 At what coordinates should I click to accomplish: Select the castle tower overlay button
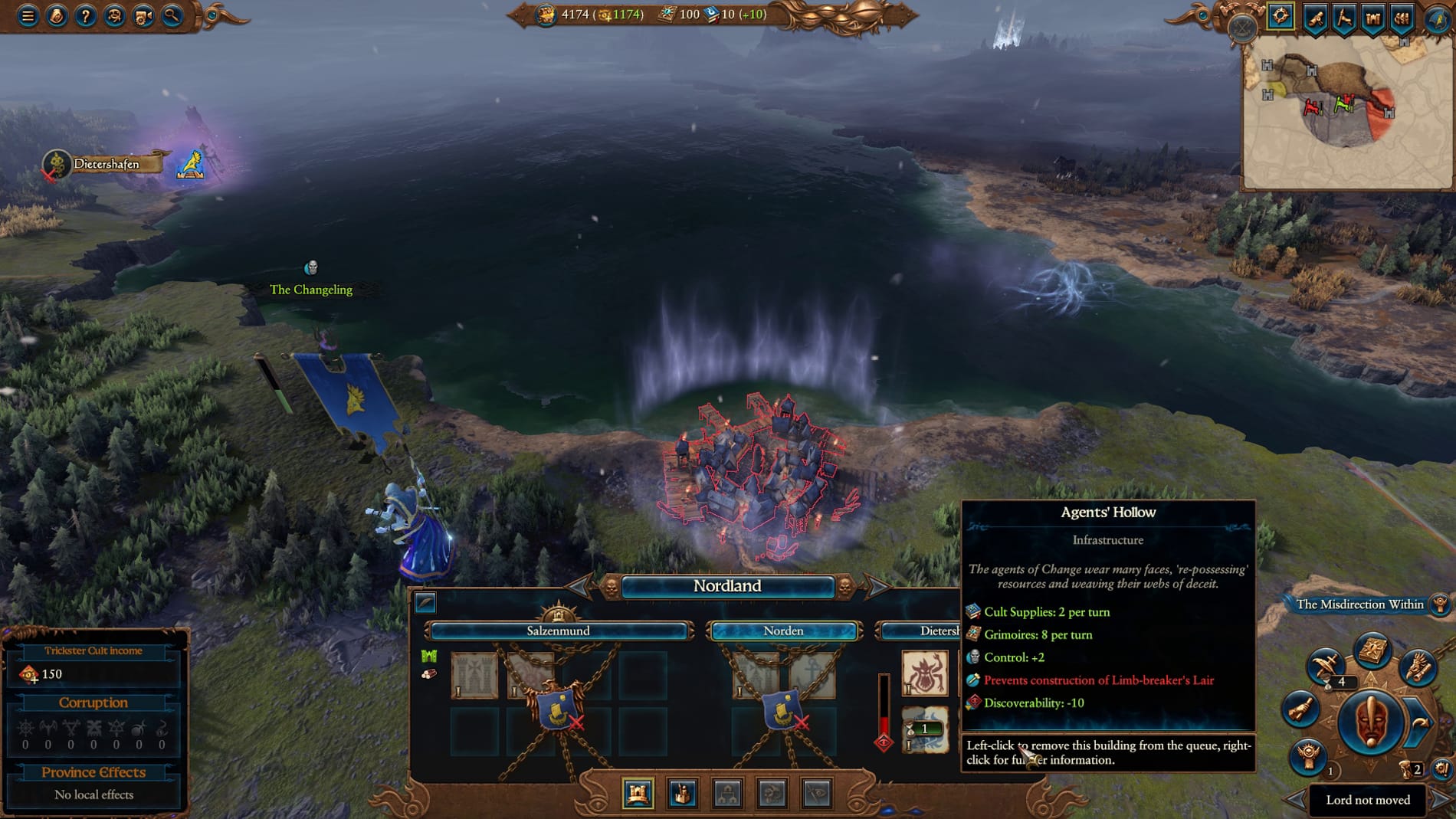(x=1372, y=17)
